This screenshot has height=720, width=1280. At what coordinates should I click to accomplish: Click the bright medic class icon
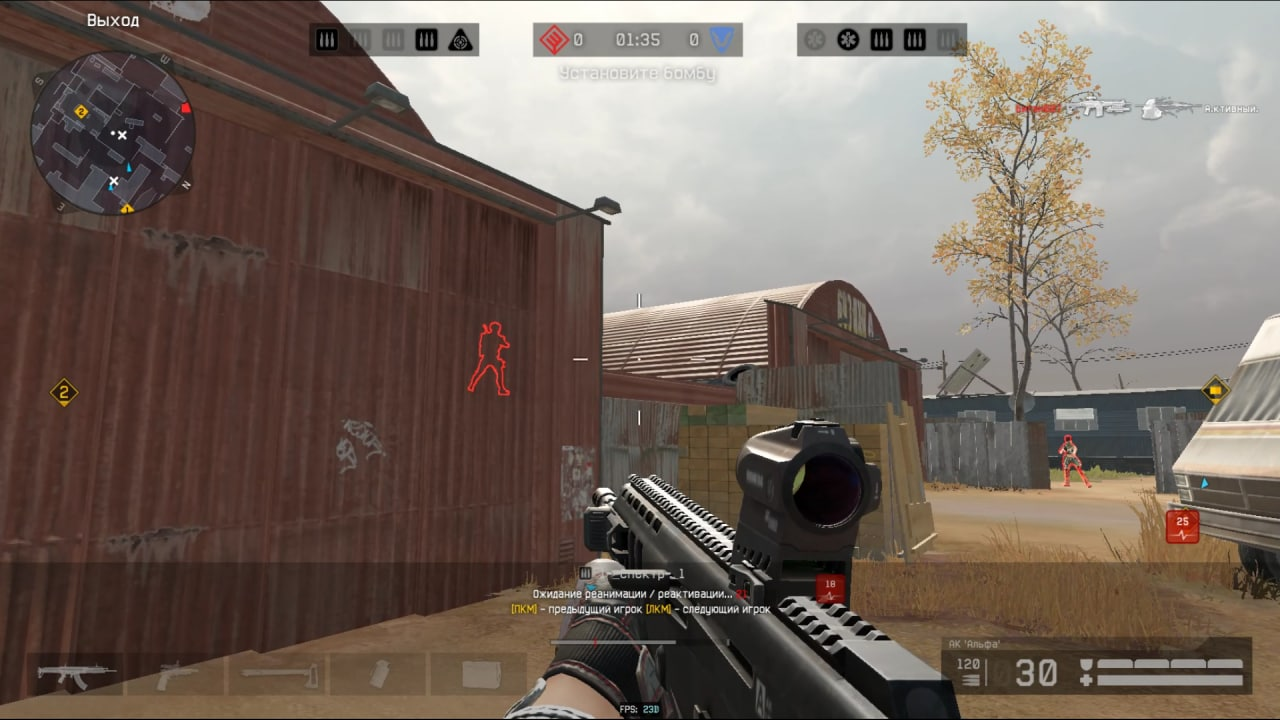(848, 40)
